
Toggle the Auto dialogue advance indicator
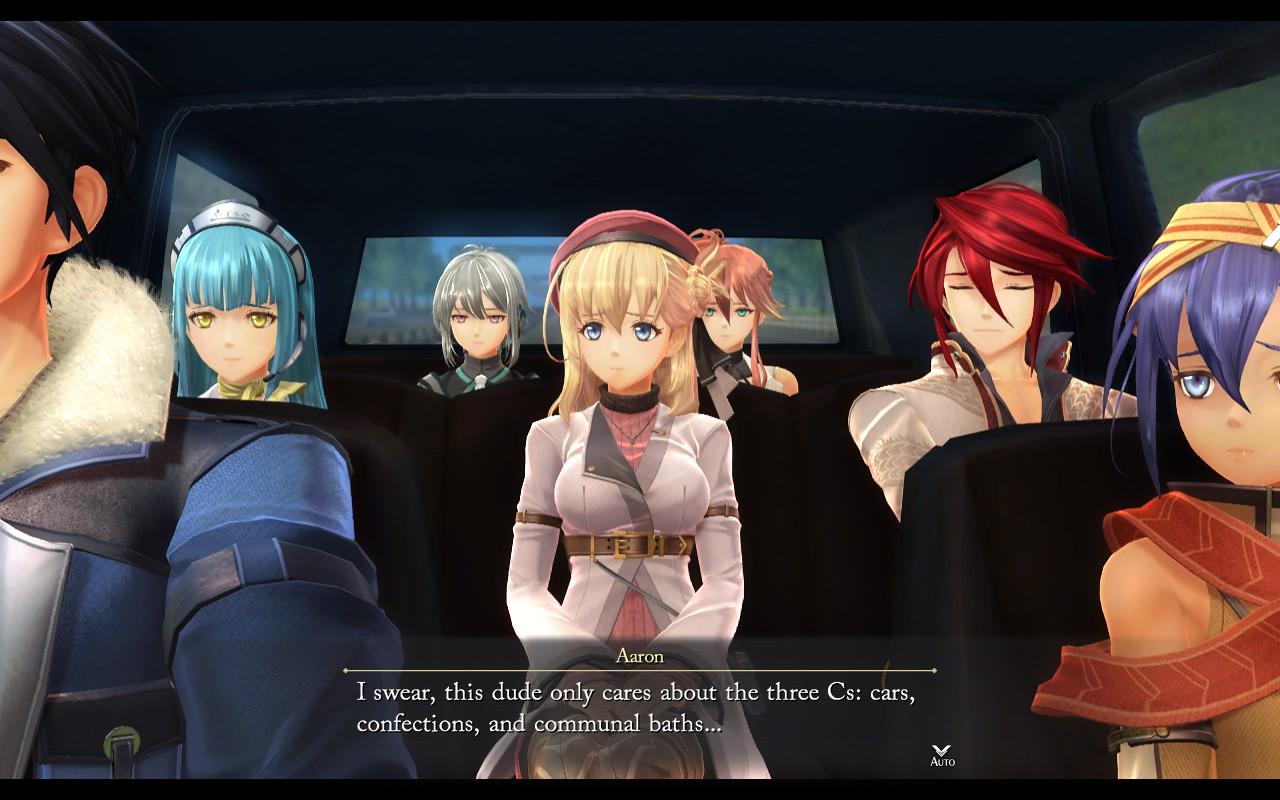tap(942, 755)
